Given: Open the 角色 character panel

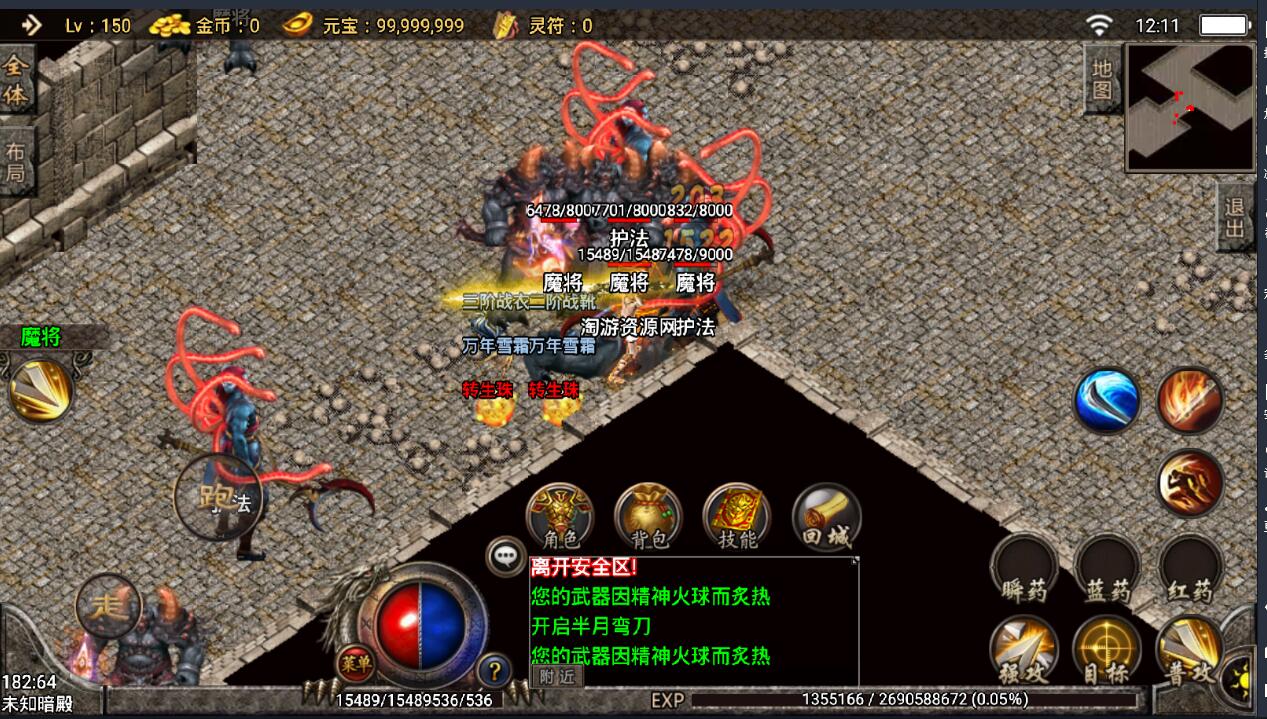Looking at the screenshot, I should pos(559,516).
